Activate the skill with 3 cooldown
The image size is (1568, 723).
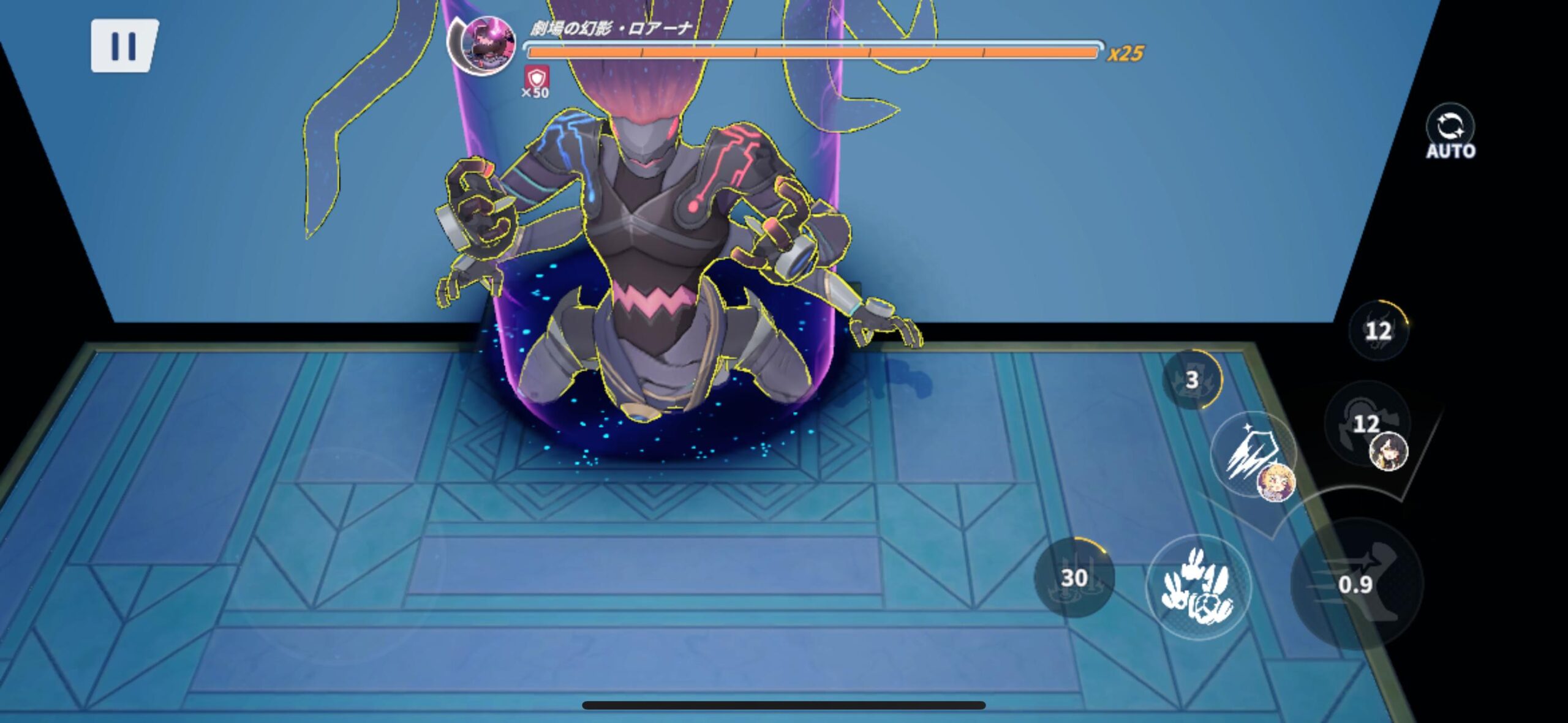(1191, 380)
